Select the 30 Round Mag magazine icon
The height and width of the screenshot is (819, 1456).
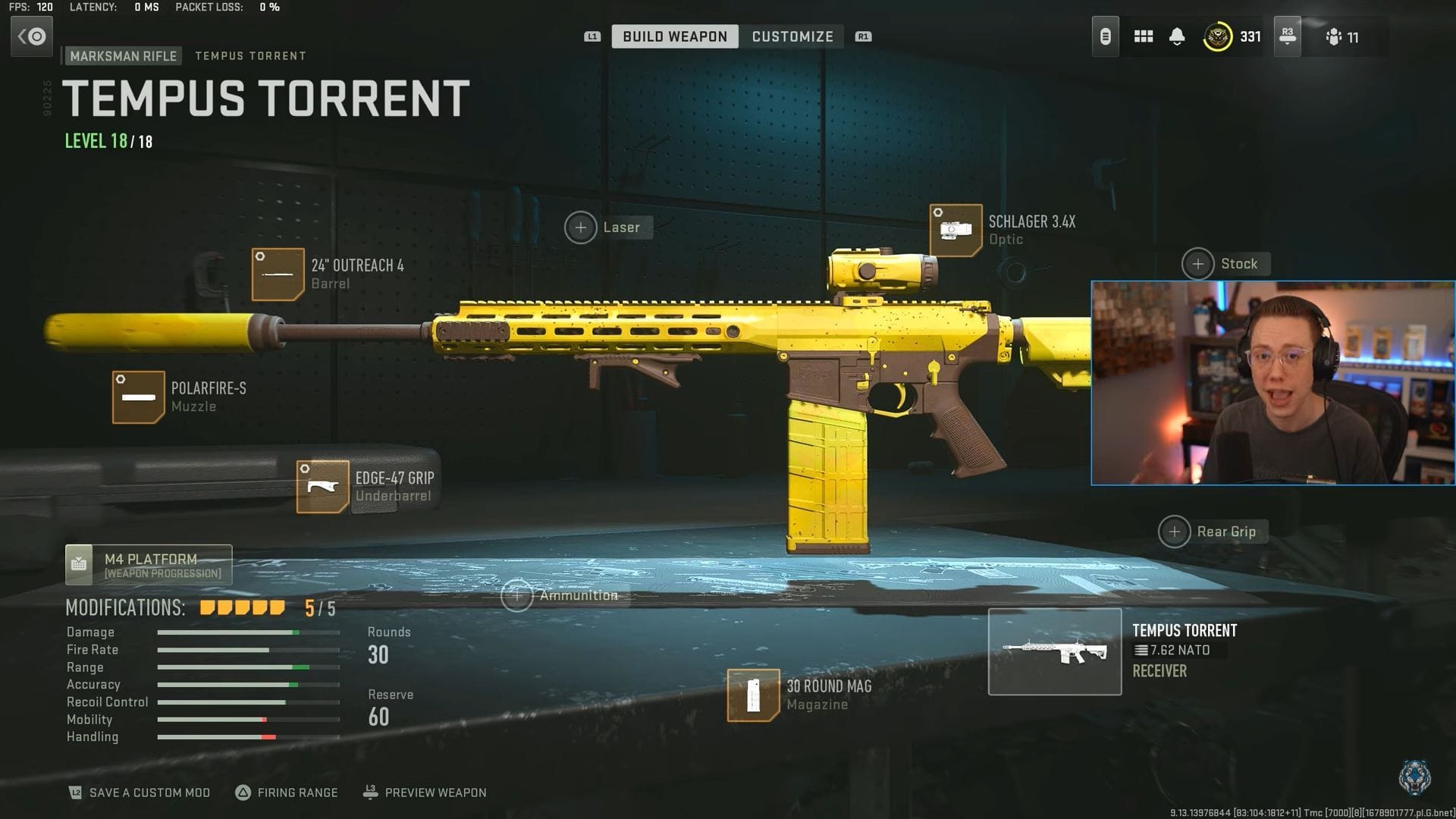click(x=752, y=695)
